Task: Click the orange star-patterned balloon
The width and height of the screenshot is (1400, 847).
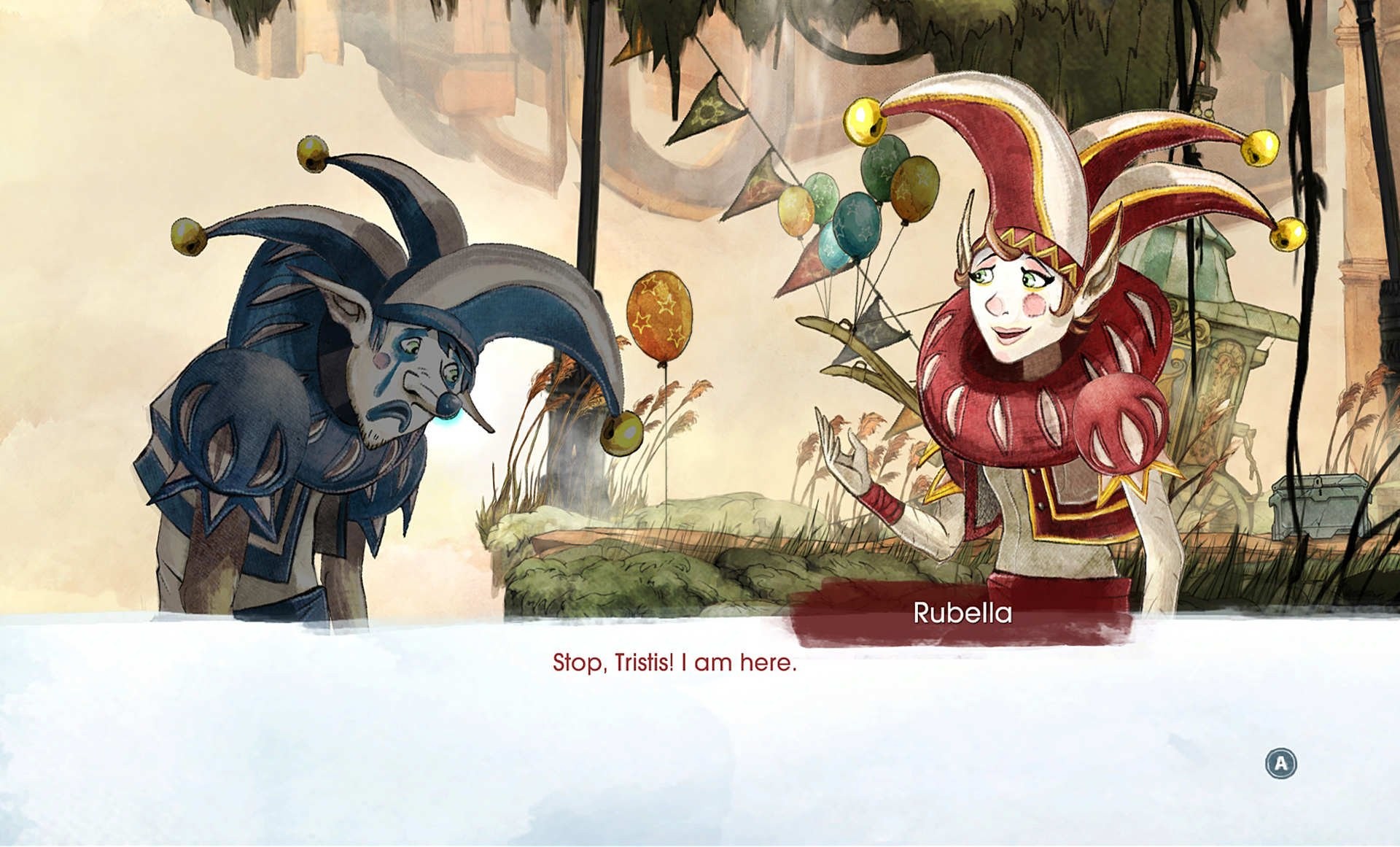Action: click(x=660, y=310)
